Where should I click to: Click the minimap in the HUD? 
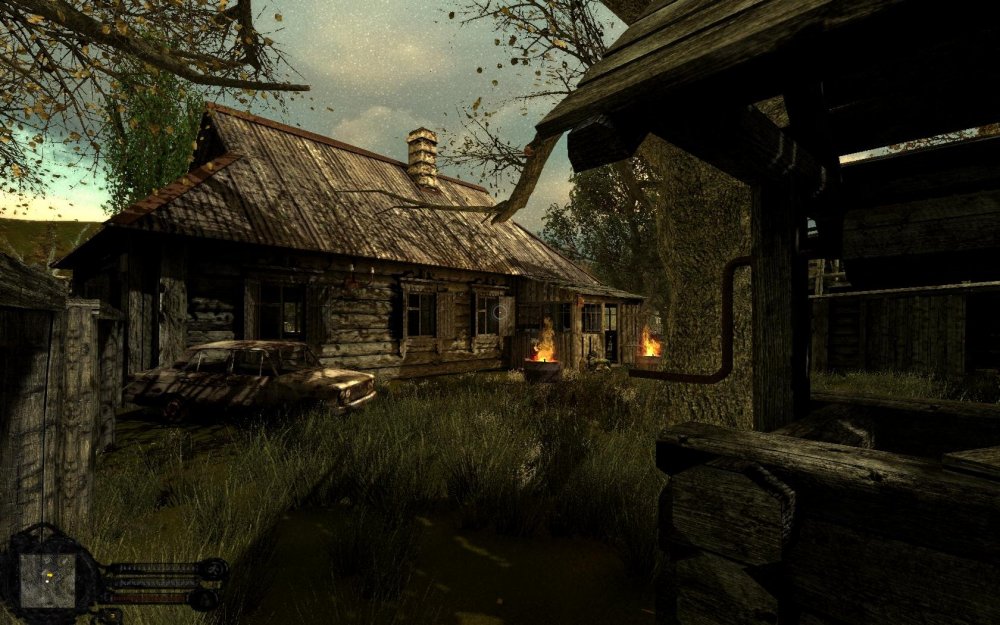[47, 579]
